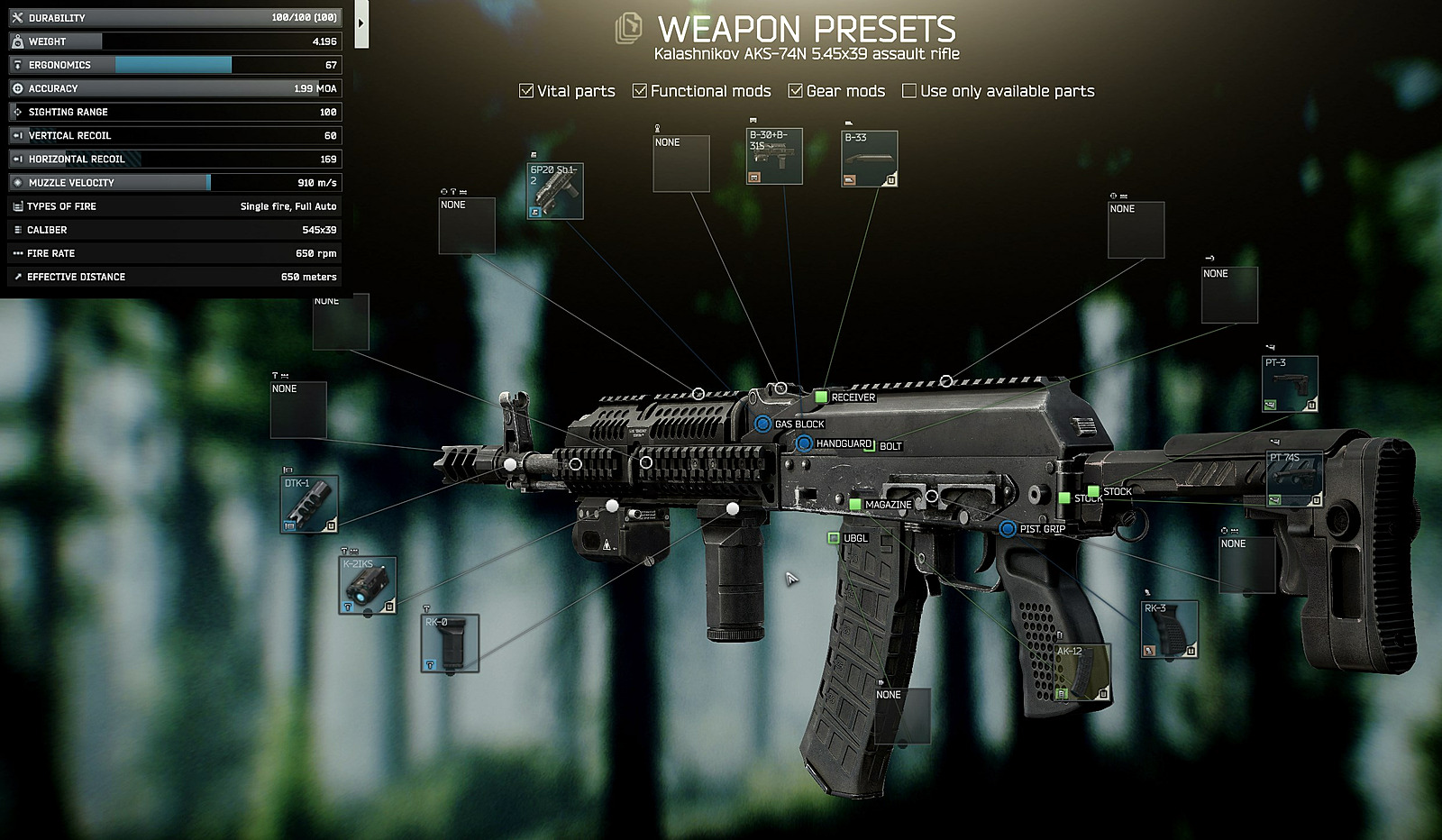The height and width of the screenshot is (840, 1442).
Task: Click the MAGAZINE part marker
Action: pos(855,504)
